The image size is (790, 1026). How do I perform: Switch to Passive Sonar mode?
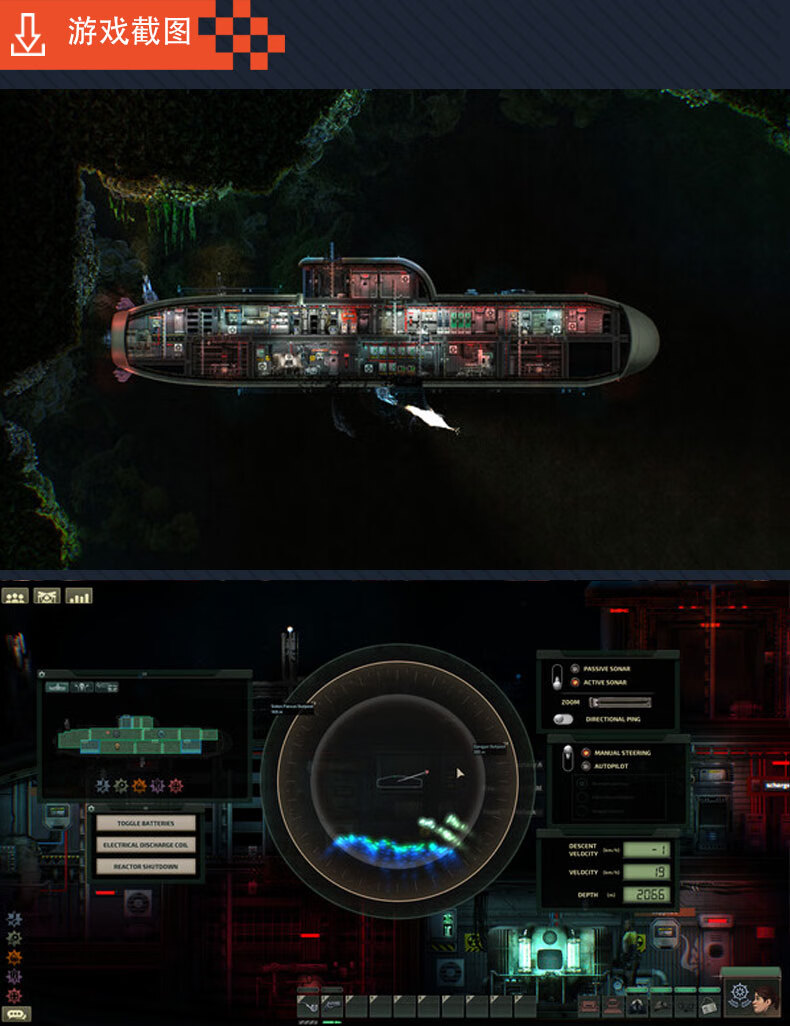pos(574,668)
